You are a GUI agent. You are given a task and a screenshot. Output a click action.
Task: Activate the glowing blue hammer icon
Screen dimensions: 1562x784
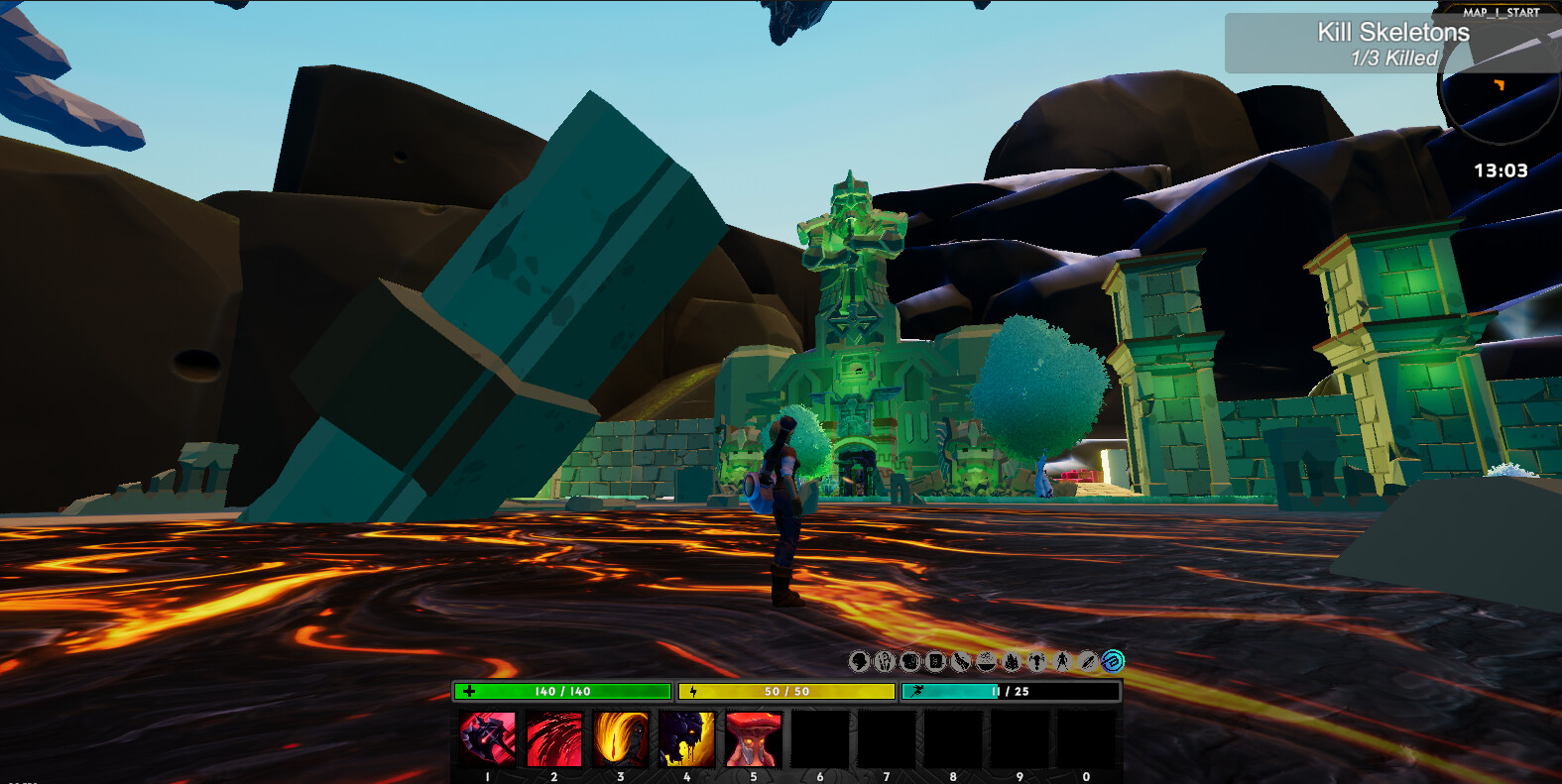pos(1111,661)
